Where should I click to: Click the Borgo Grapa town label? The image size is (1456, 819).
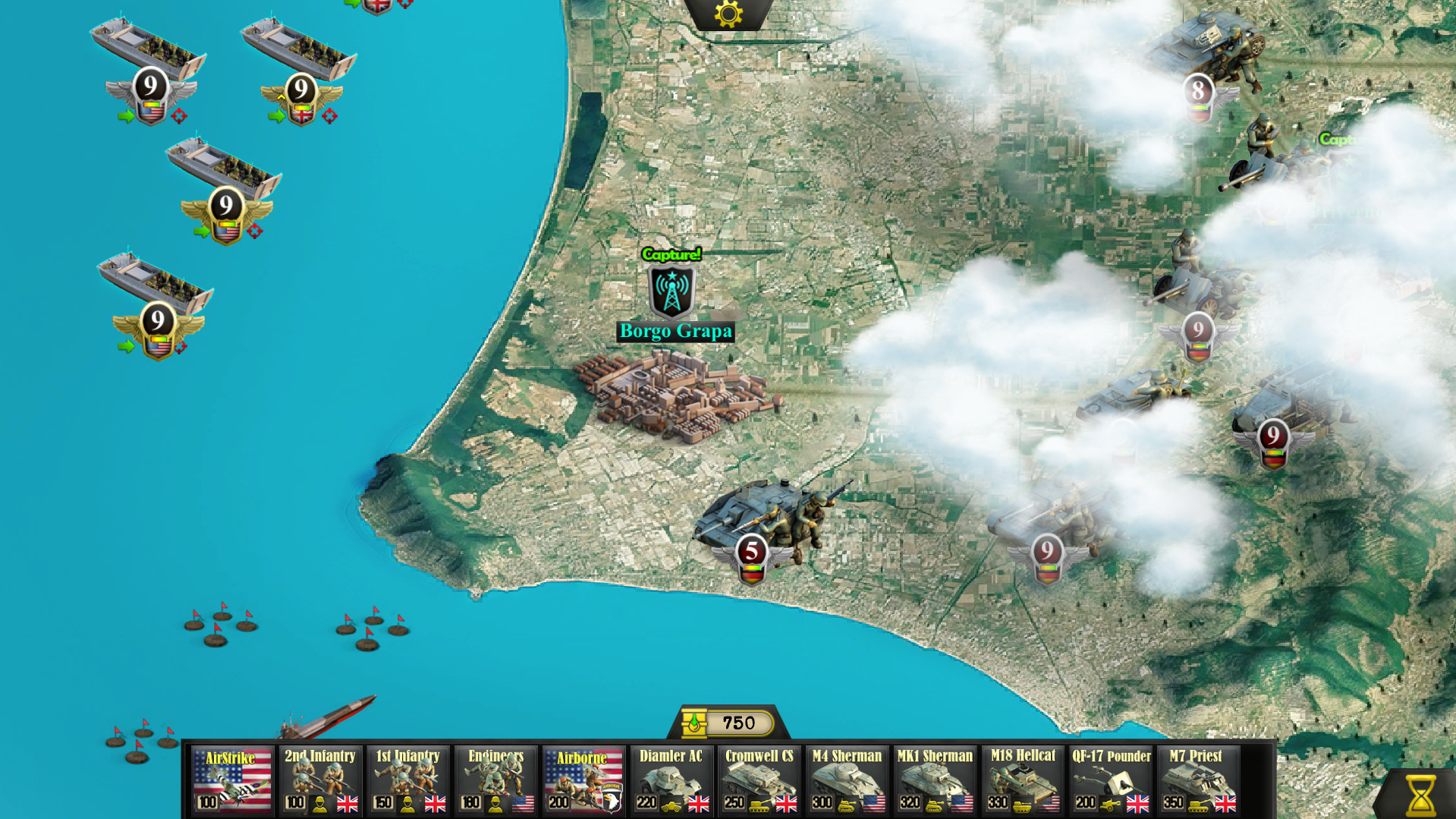[x=675, y=330]
